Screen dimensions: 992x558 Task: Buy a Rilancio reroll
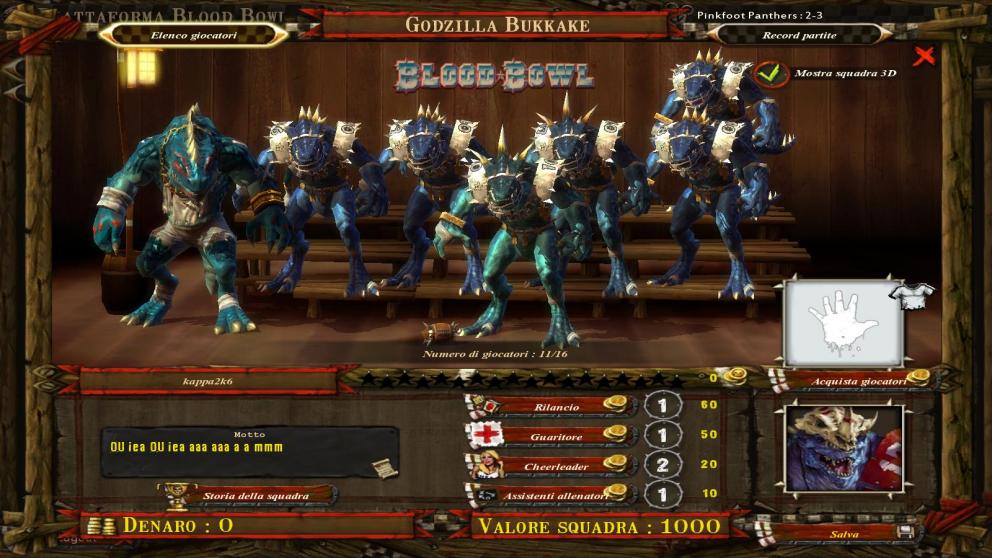coord(556,407)
